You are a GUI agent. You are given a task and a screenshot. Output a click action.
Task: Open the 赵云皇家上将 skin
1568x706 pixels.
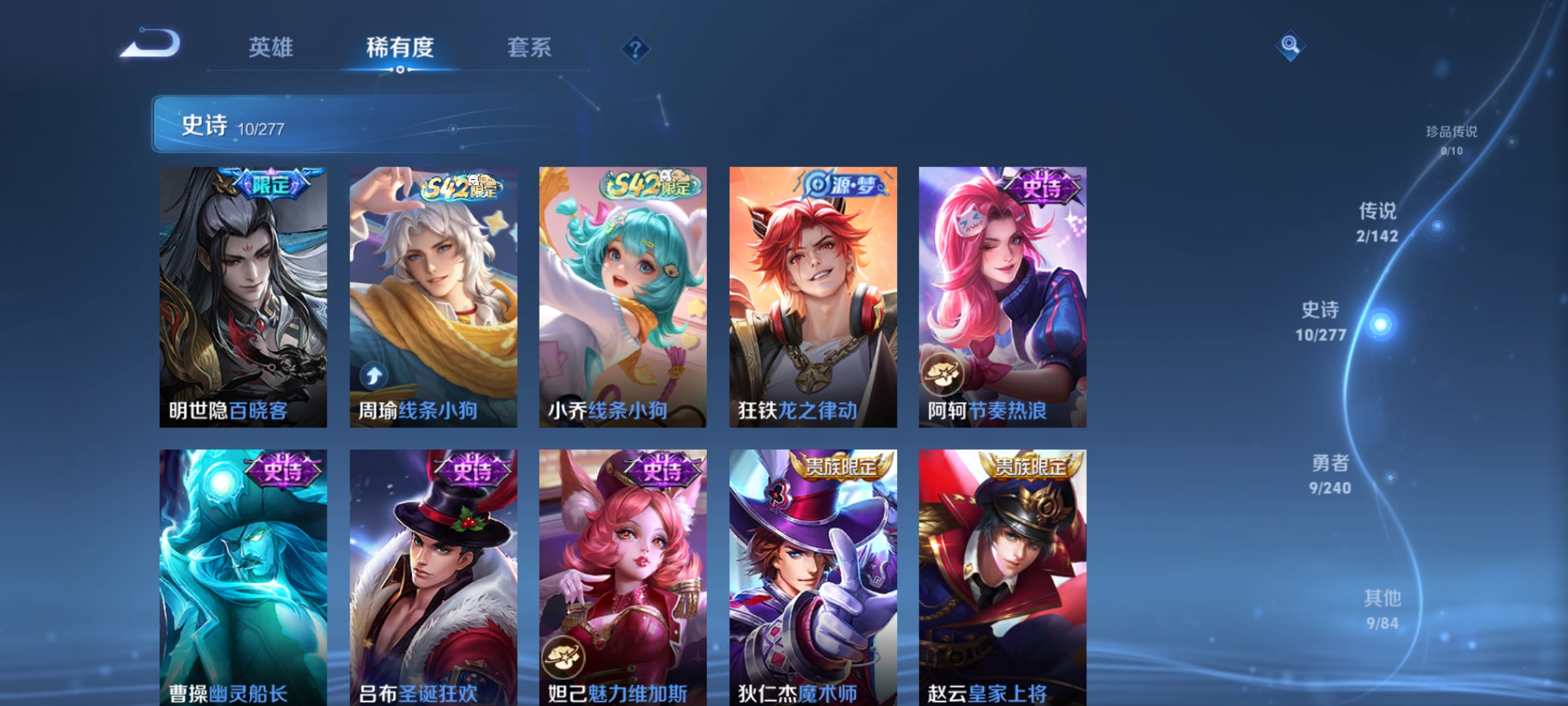click(x=1001, y=575)
